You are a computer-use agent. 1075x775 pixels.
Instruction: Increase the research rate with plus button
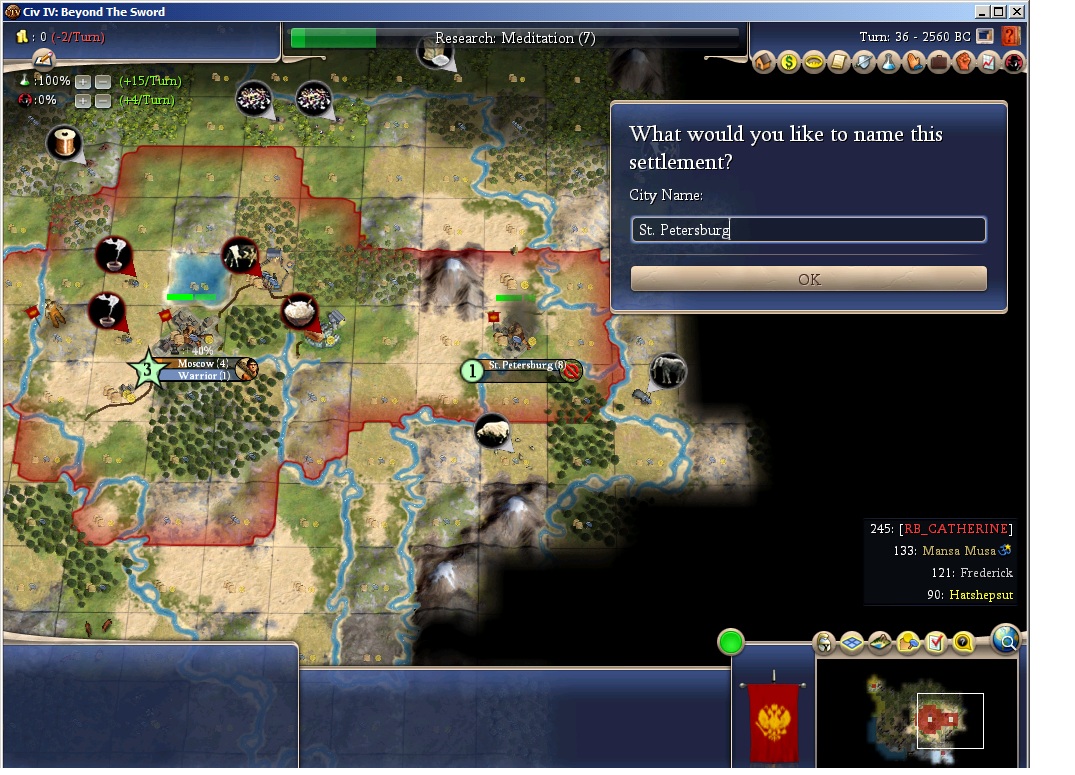83,81
